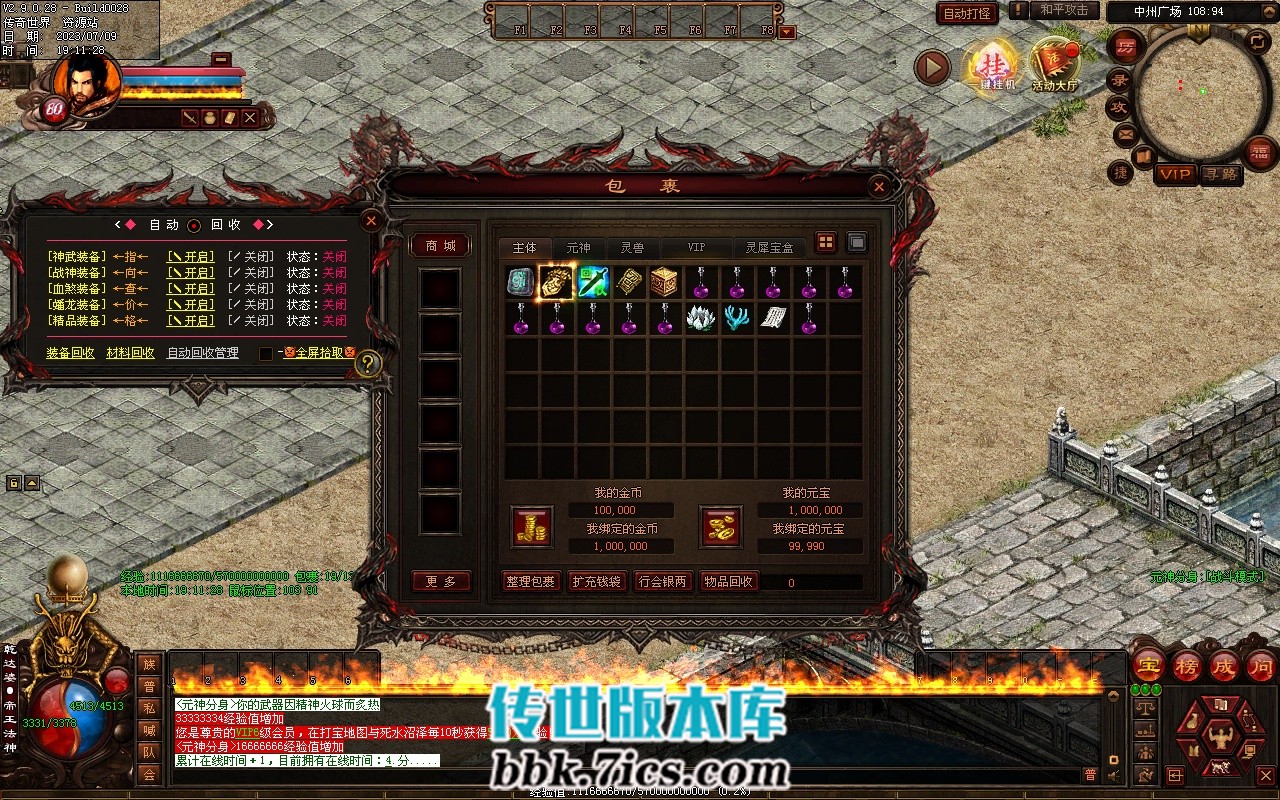Switch to the 元神 bag tab
1280x800 pixels.
coord(578,248)
